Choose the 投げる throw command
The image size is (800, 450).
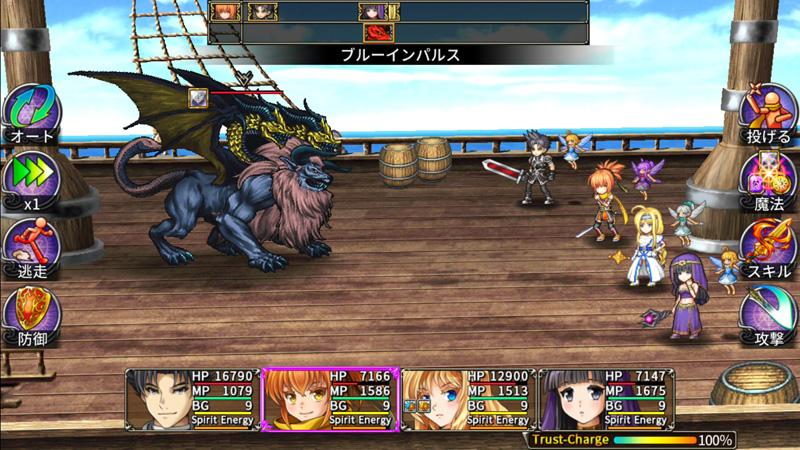[x=767, y=113]
